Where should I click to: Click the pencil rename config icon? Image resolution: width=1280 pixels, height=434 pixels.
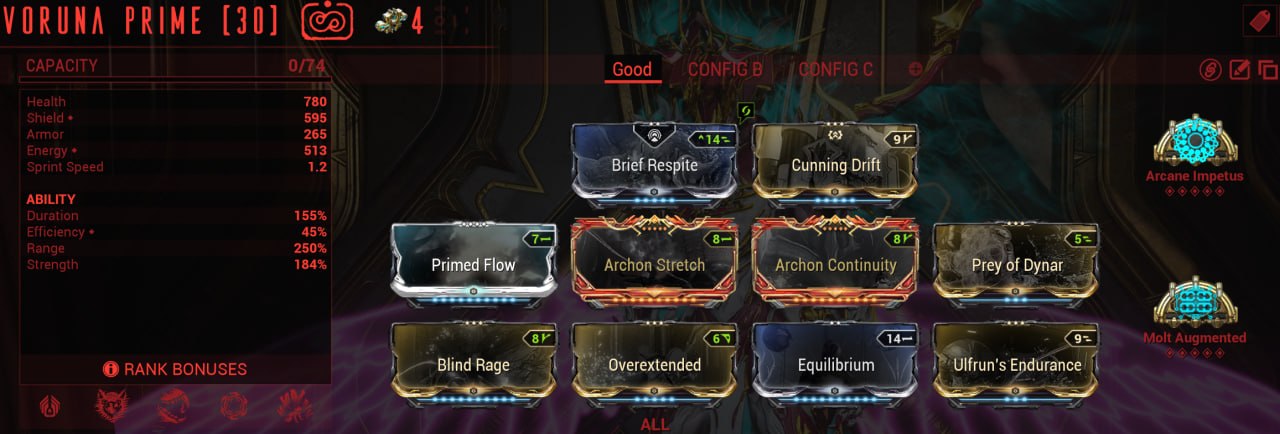[x=1239, y=70]
